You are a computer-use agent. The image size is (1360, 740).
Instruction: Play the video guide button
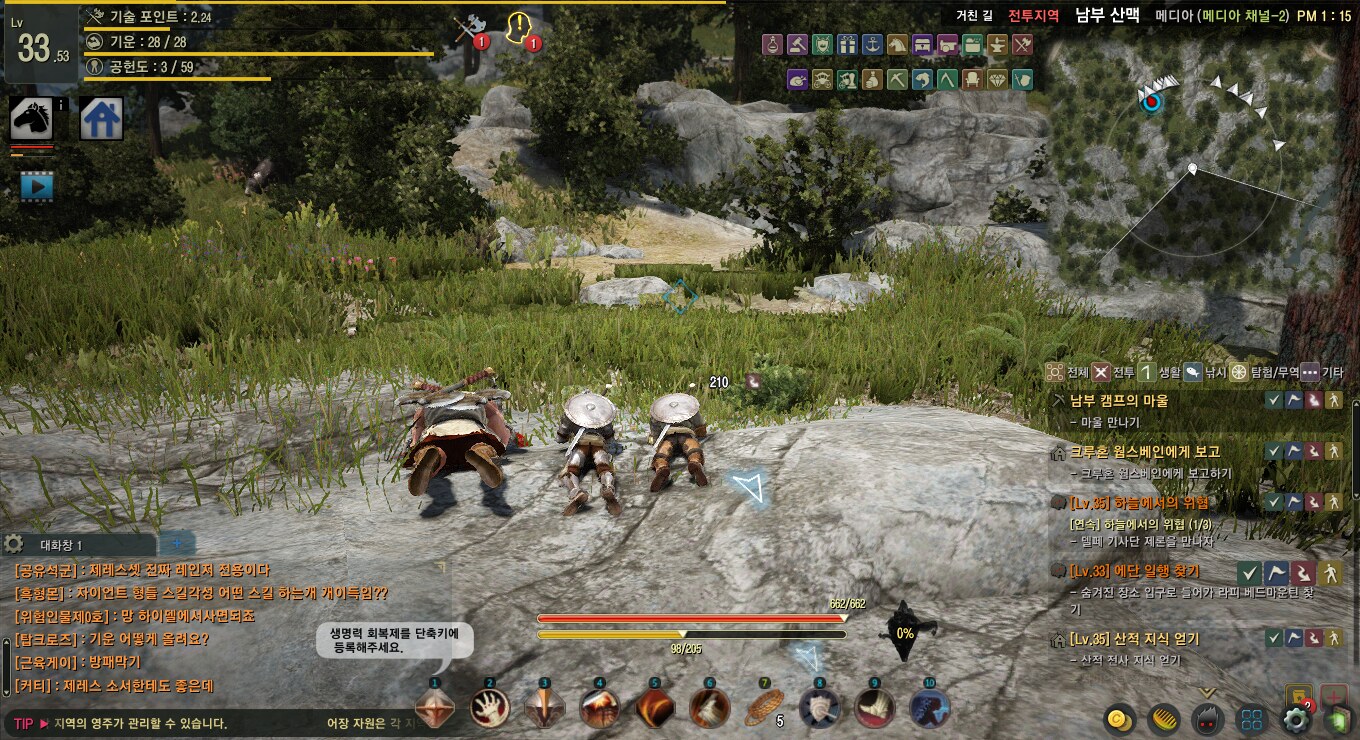coord(37,185)
